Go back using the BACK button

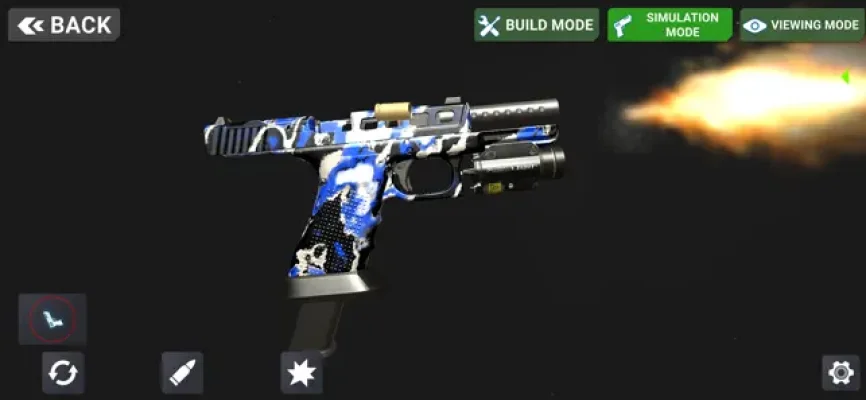[64, 25]
